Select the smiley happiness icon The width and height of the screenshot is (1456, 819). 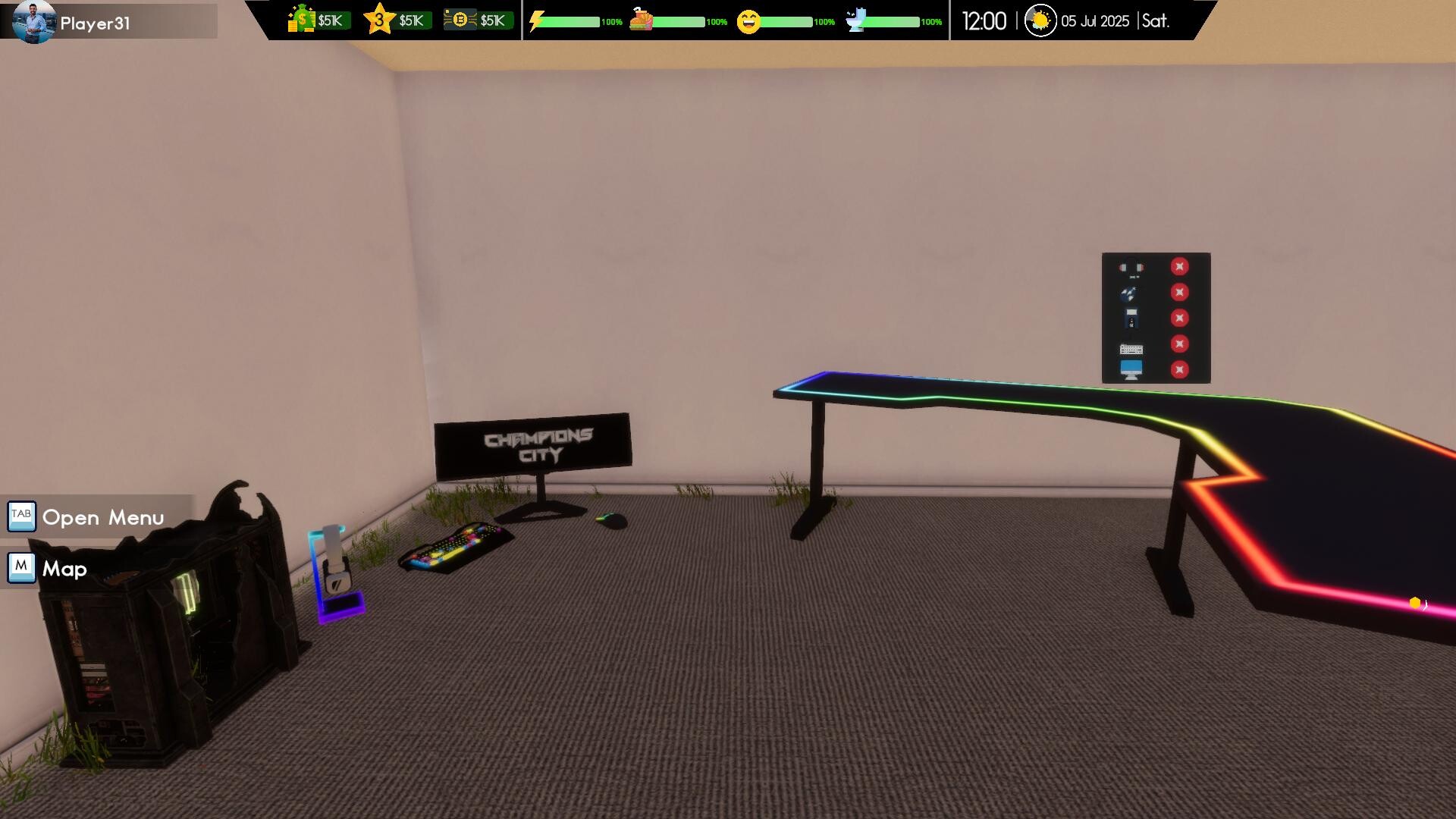pos(749,20)
